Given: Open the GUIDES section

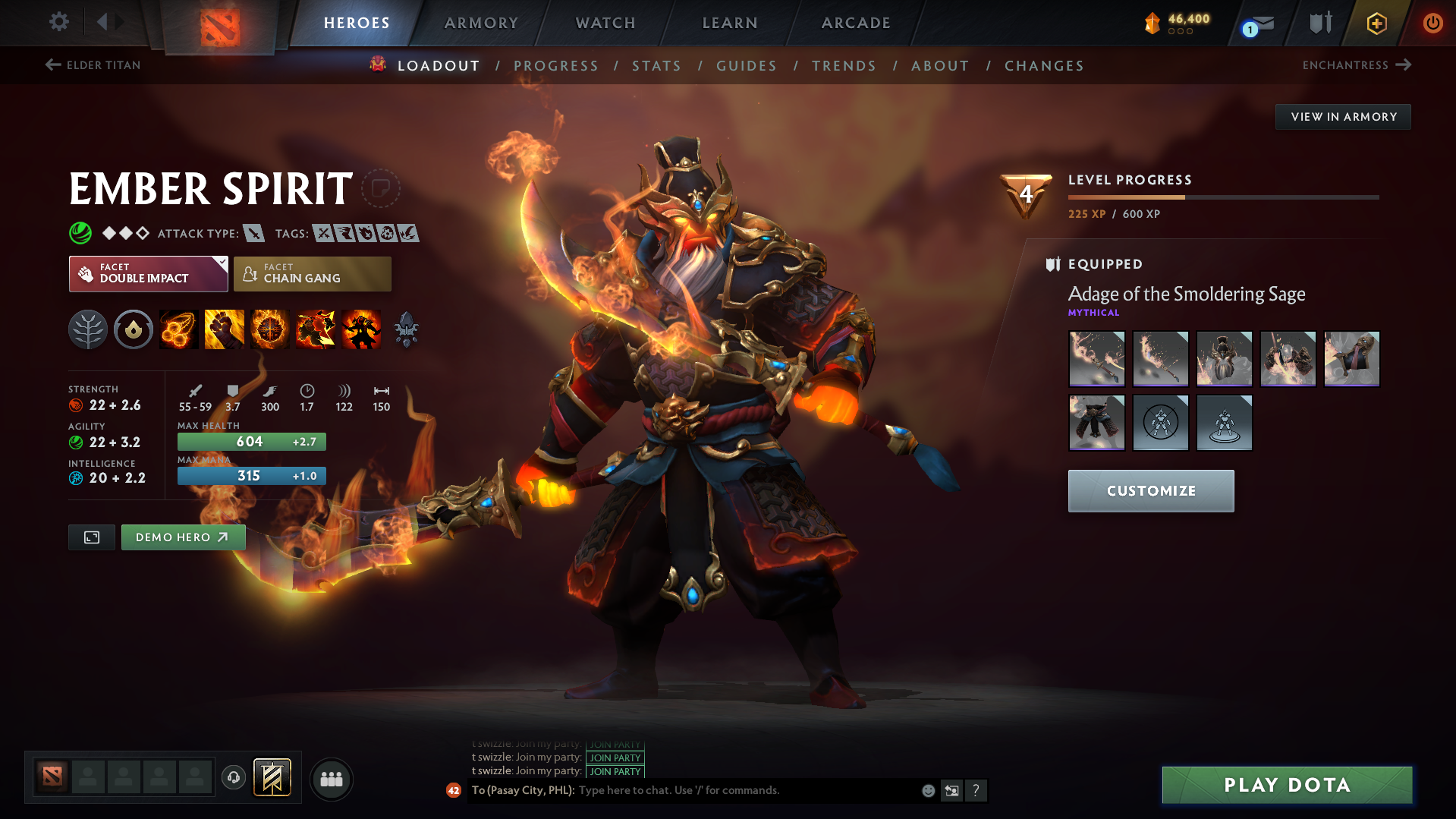Looking at the screenshot, I should 746,65.
